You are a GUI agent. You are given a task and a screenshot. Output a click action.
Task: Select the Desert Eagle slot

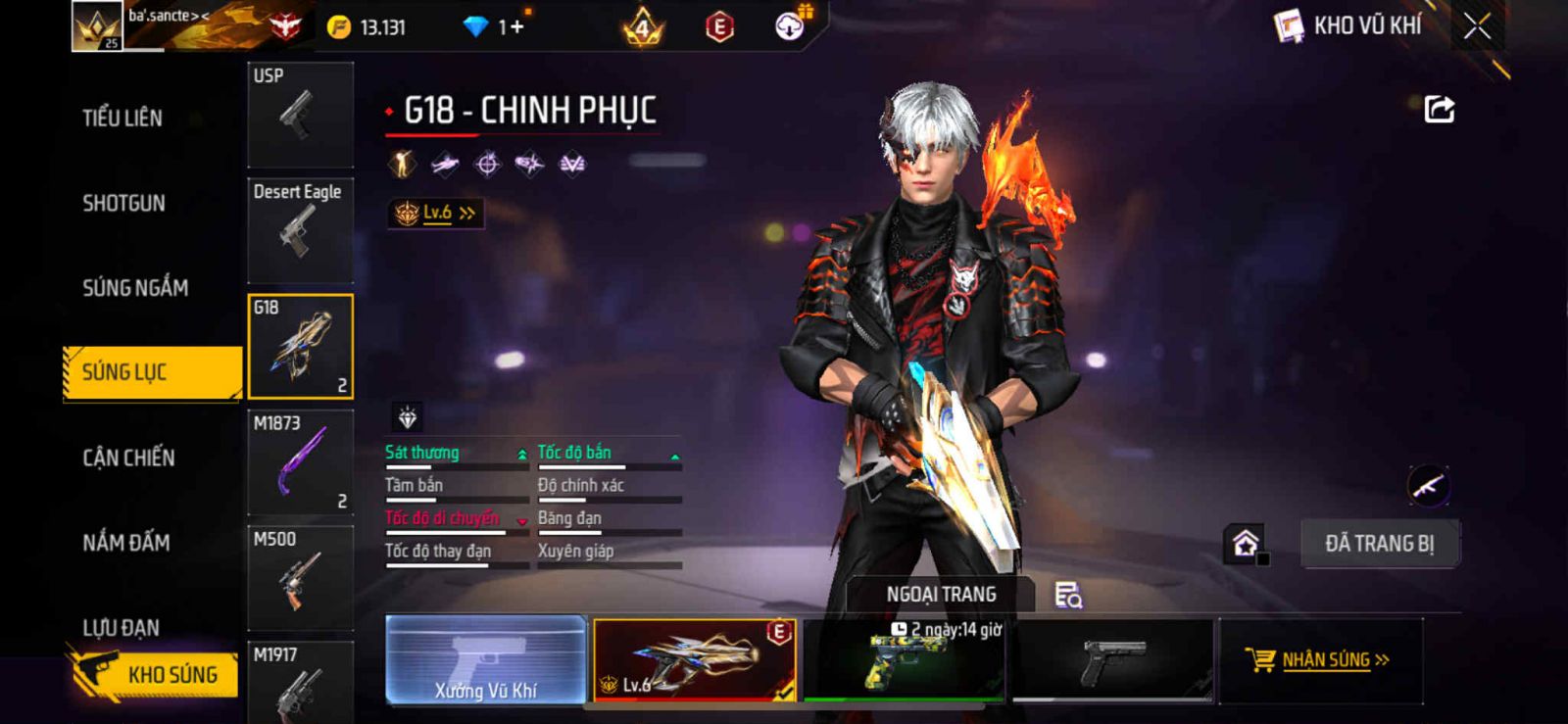click(x=300, y=230)
